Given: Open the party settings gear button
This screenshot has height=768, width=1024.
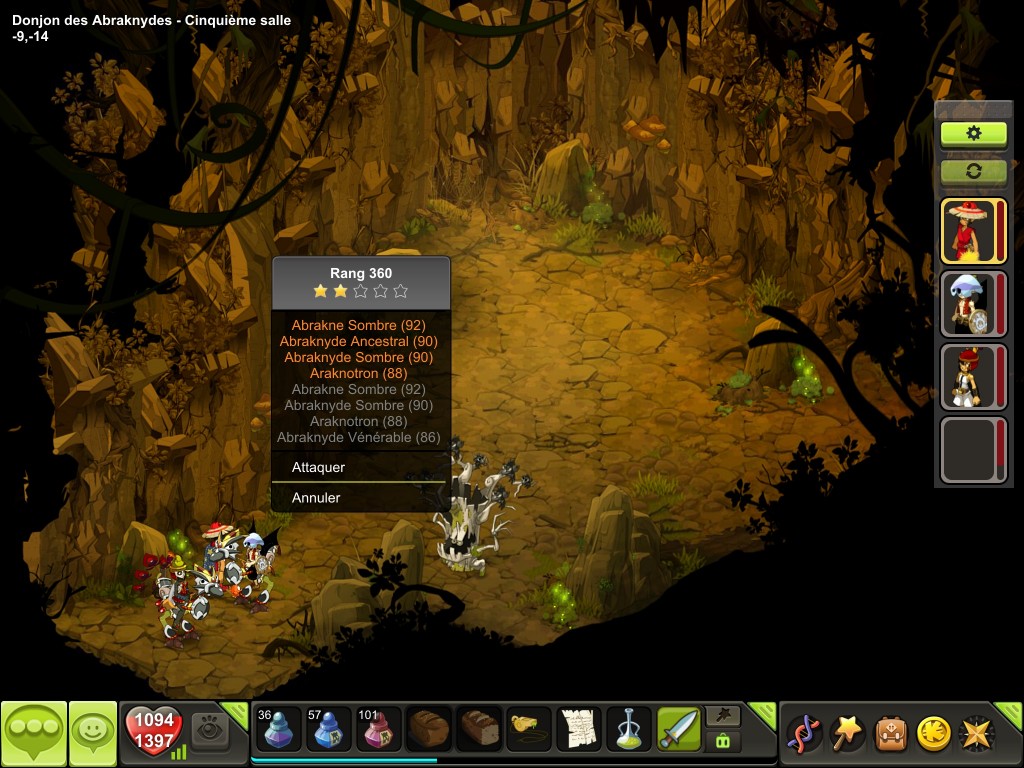Looking at the screenshot, I should 973,134.
